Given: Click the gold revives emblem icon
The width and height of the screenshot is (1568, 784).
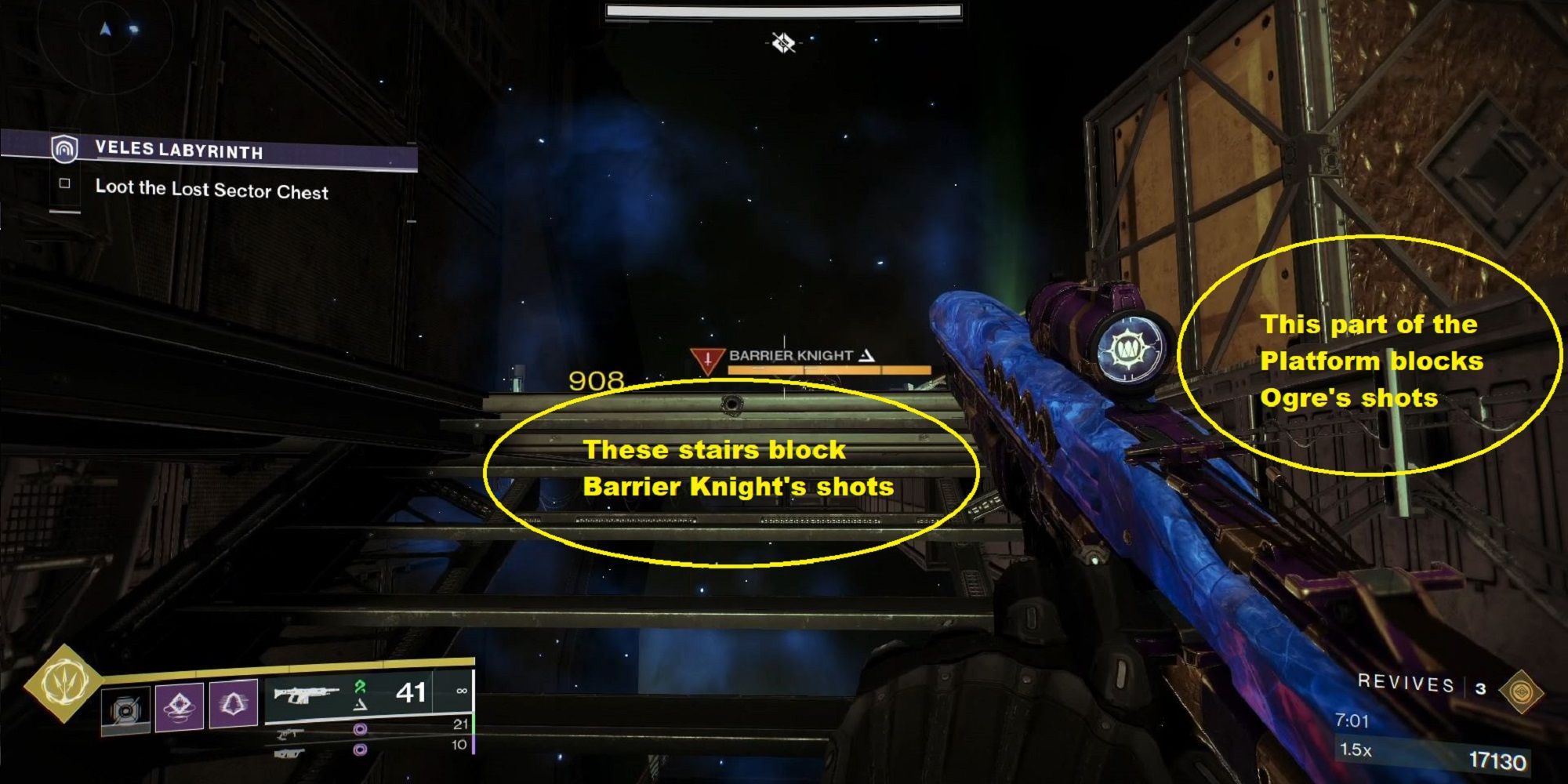Looking at the screenshot, I should (x=1521, y=691).
